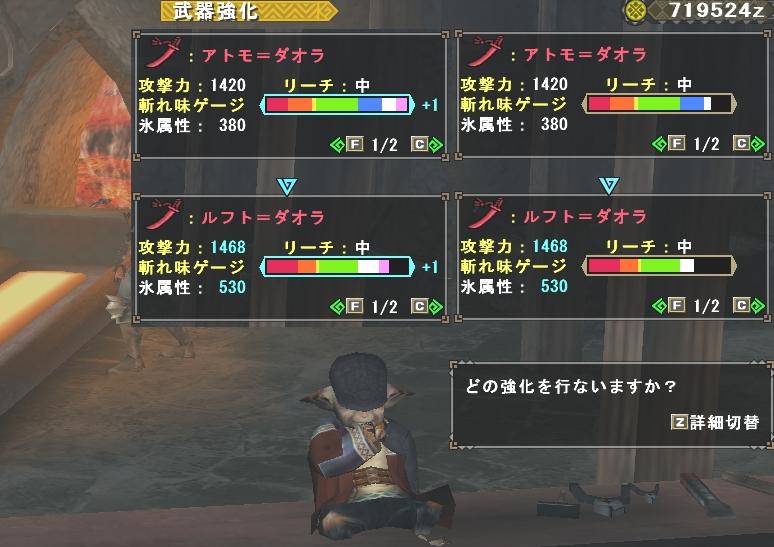Select ルフト=ダオラ upgrade with +1 sharpness
The height and width of the screenshot is (547, 774).
click(x=289, y=259)
